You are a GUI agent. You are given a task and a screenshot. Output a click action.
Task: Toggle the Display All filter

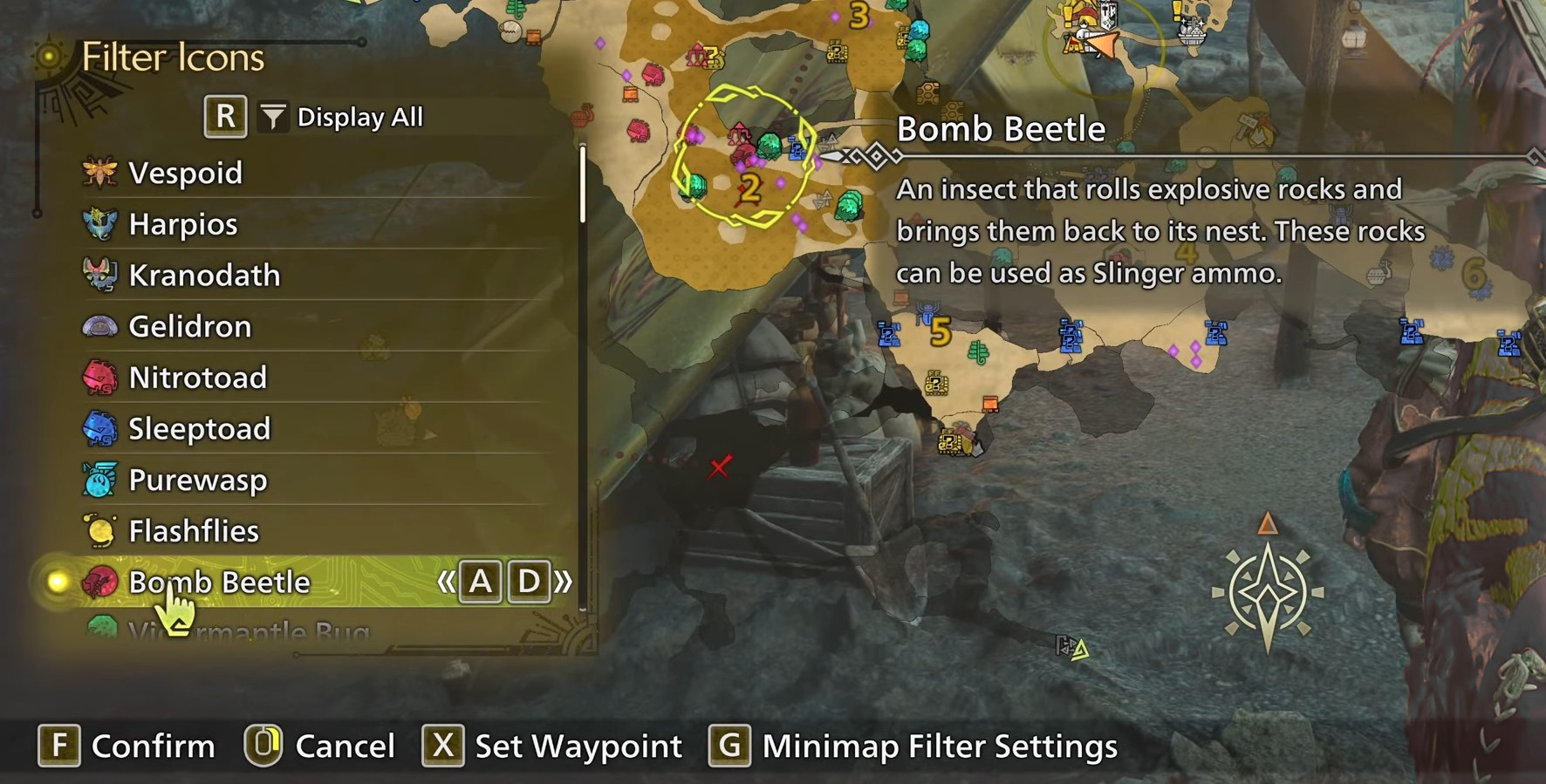point(359,115)
